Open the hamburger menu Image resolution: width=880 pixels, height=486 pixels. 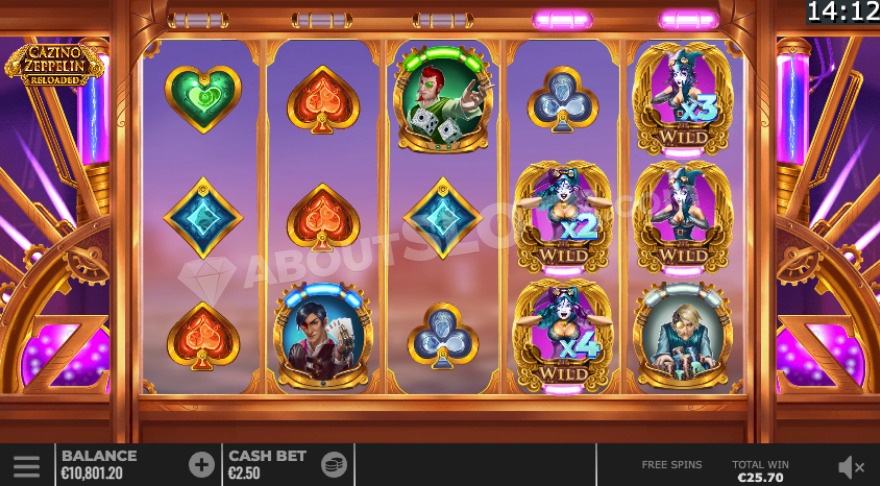(x=26, y=465)
